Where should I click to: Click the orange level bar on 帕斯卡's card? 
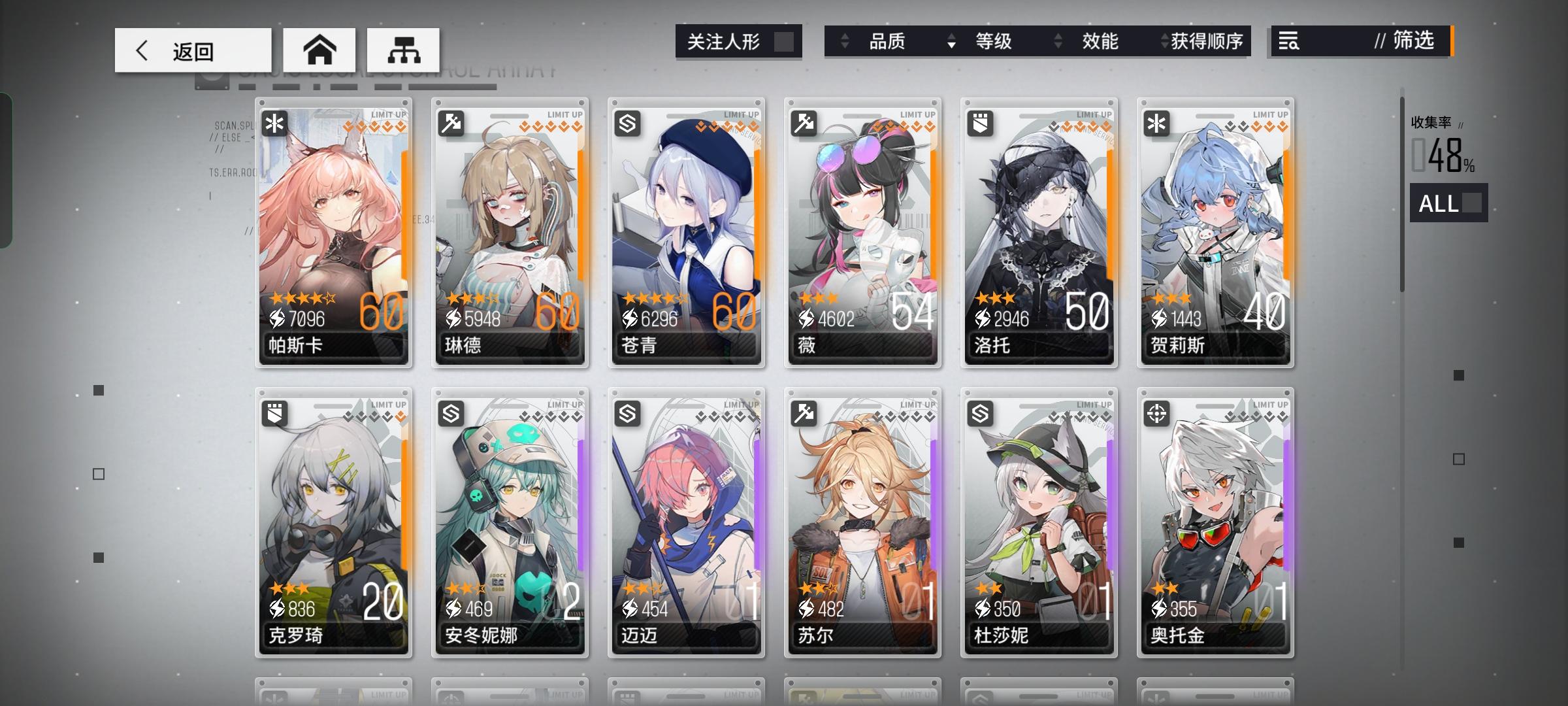403,216
